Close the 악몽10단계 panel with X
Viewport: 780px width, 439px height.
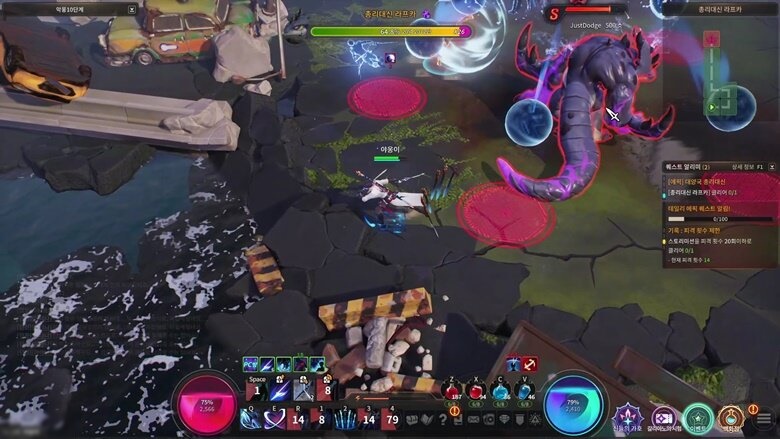(131, 9)
